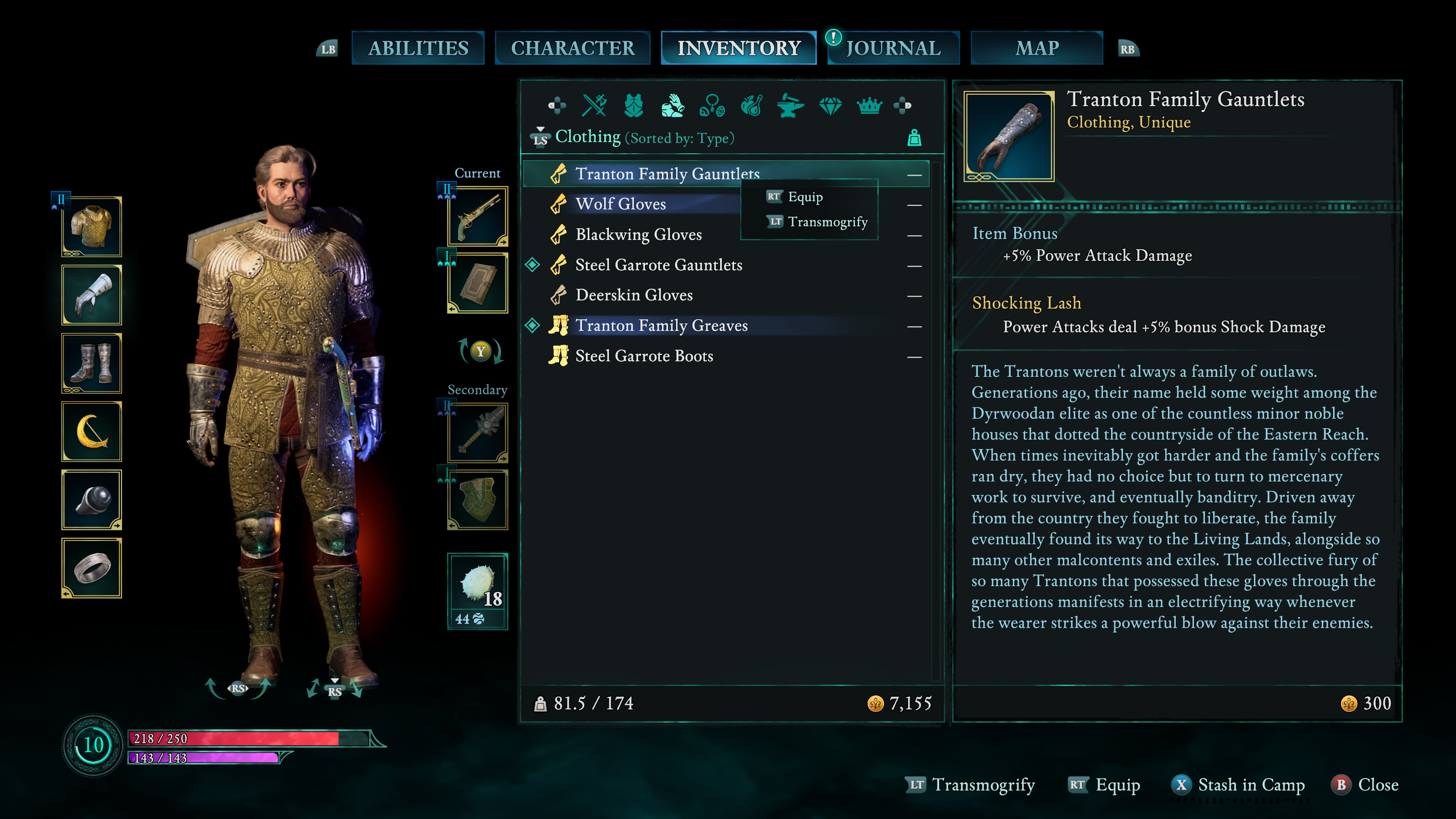Select the Steel Garrote Gauntlets row
Viewport: 1456px width, 819px height.
pyautogui.click(x=659, y=265)
